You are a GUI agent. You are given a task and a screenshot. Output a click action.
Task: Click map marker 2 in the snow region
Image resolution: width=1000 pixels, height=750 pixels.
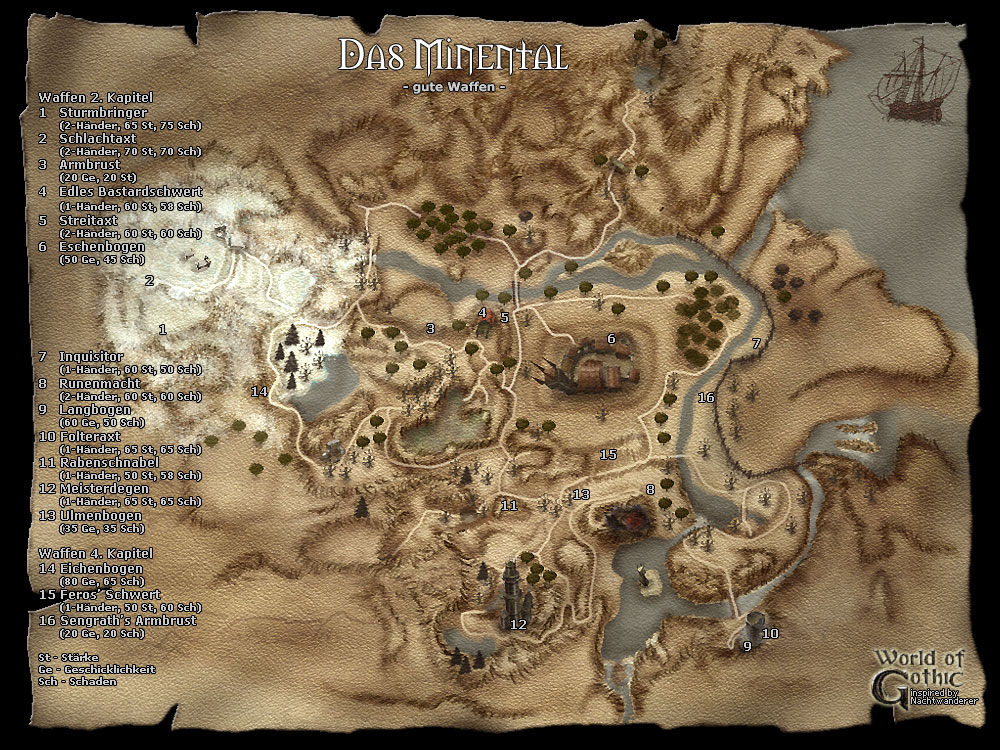[149, 281]
